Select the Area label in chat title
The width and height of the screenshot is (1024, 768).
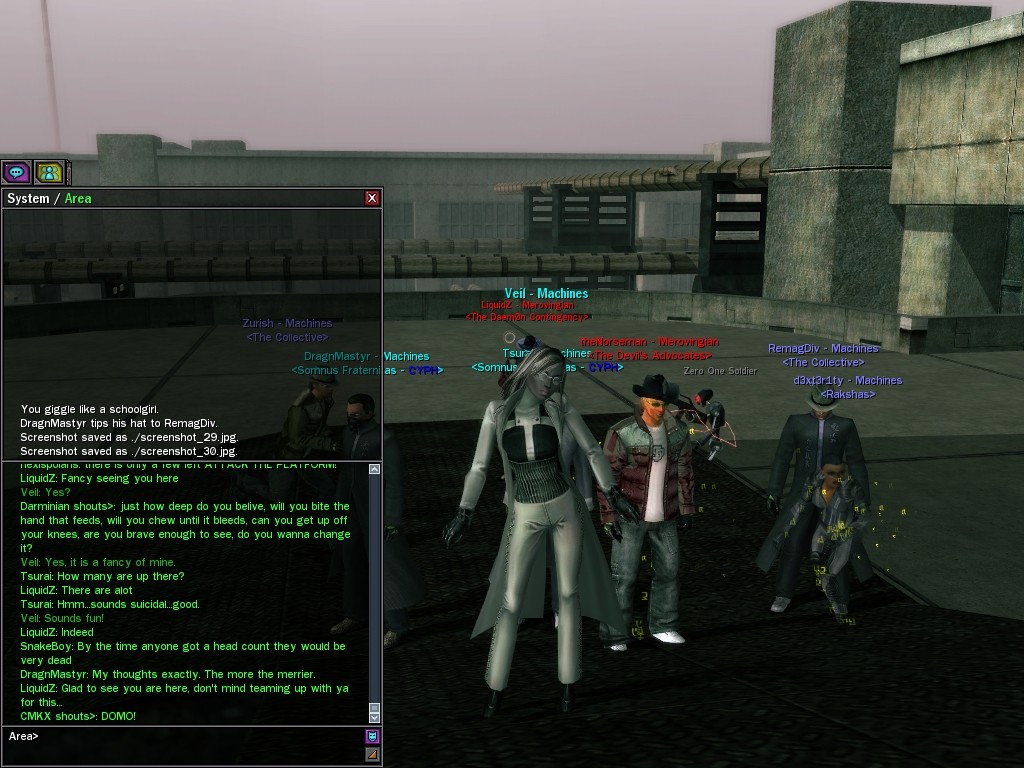[x=78, y=198]
